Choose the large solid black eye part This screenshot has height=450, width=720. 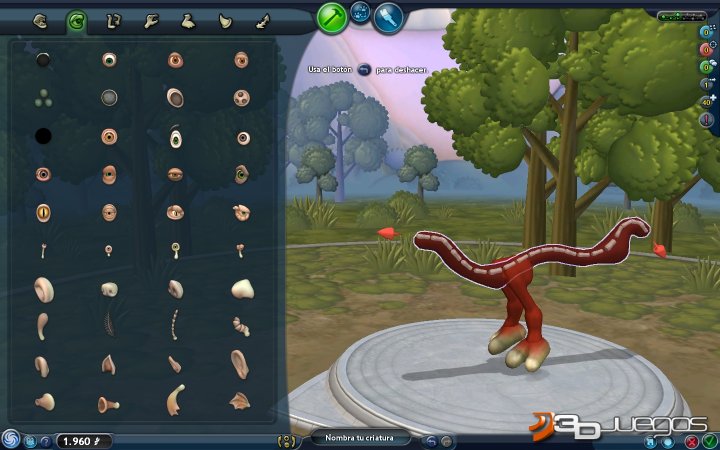pos(43,135)
